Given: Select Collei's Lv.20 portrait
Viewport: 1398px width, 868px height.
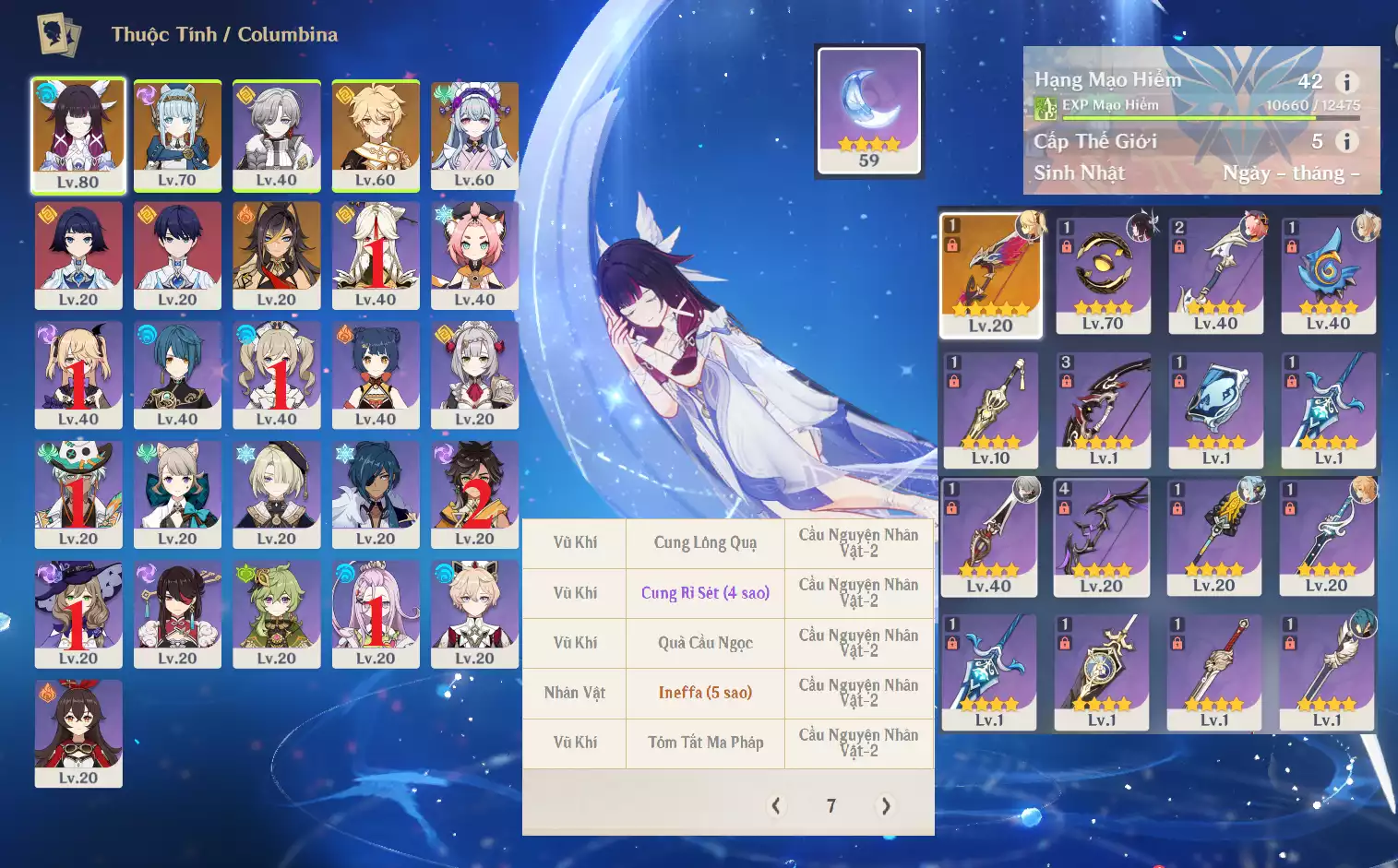Looking at the screenshot, I should click(277, 613).
